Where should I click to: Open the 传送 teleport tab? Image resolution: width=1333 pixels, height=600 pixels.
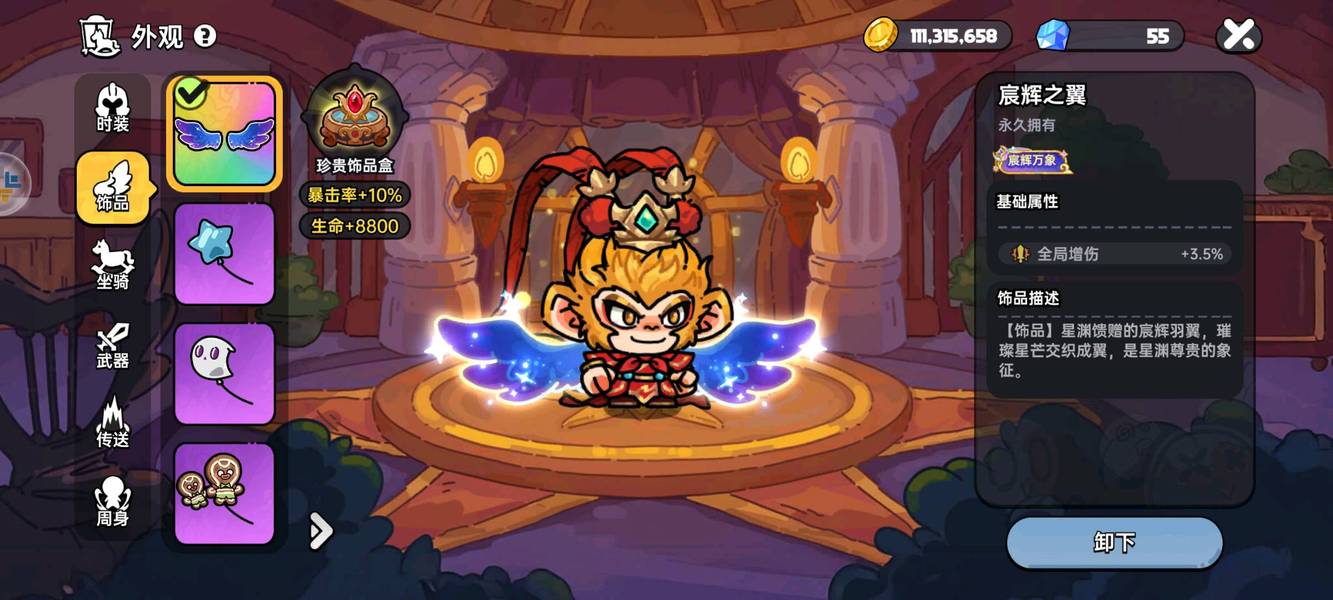[113, 423]
